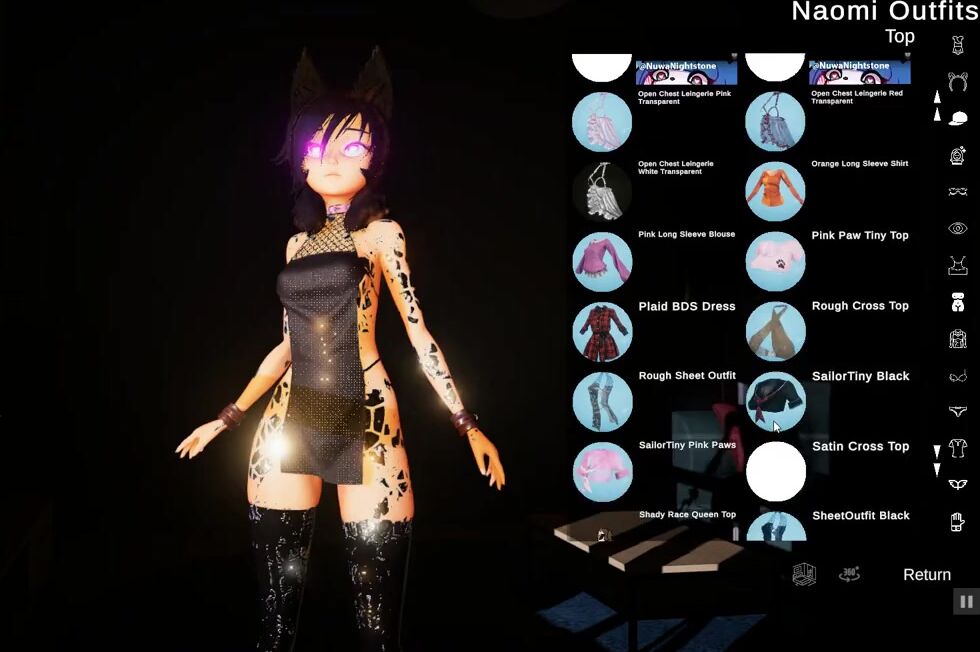
Task: Choose the Pink Paw Tiny Top
Action: click(775, 261)
